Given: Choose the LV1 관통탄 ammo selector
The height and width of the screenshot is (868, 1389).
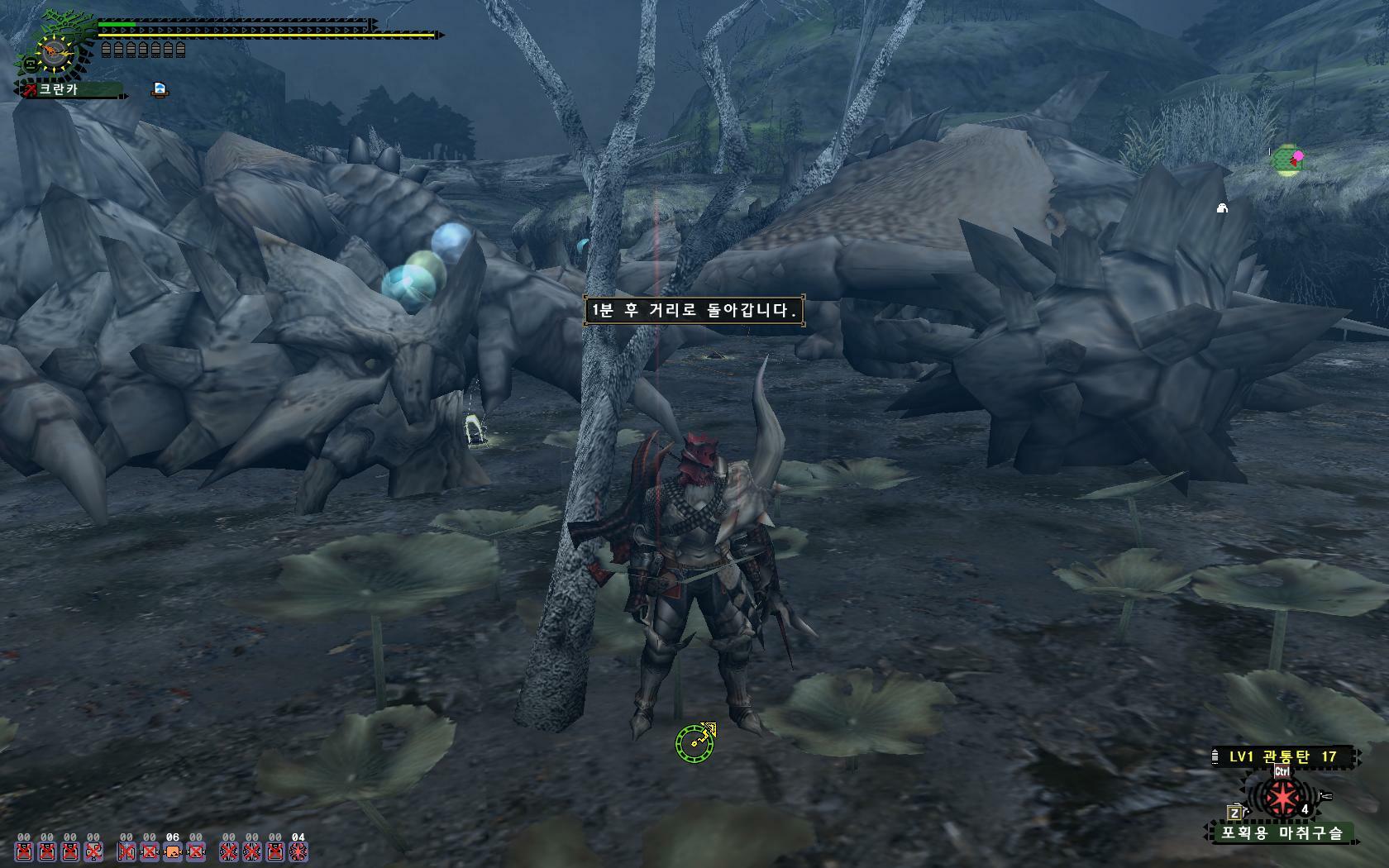Looking at the screenshot, I should pyautogui.click(x=1282, y=756).
